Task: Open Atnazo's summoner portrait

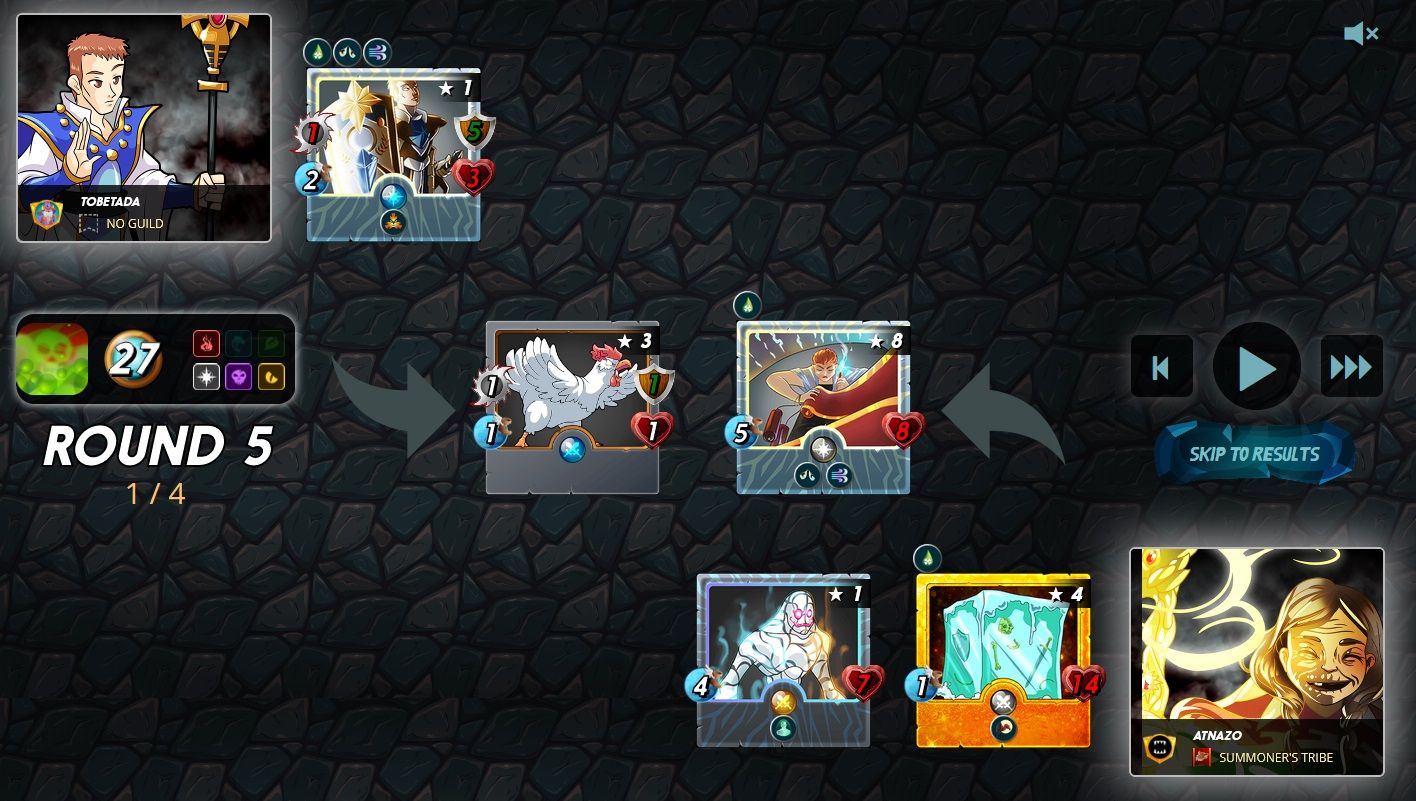Action: tap(1257, 661)
